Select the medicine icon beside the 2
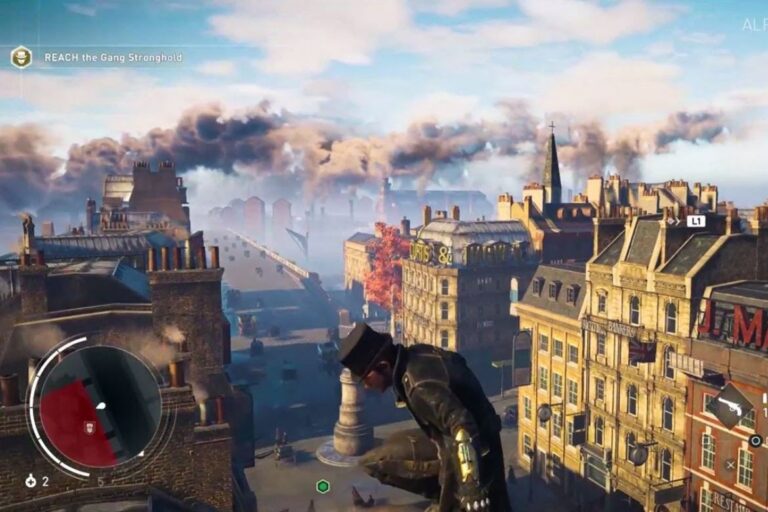 [x=31, y=481]
